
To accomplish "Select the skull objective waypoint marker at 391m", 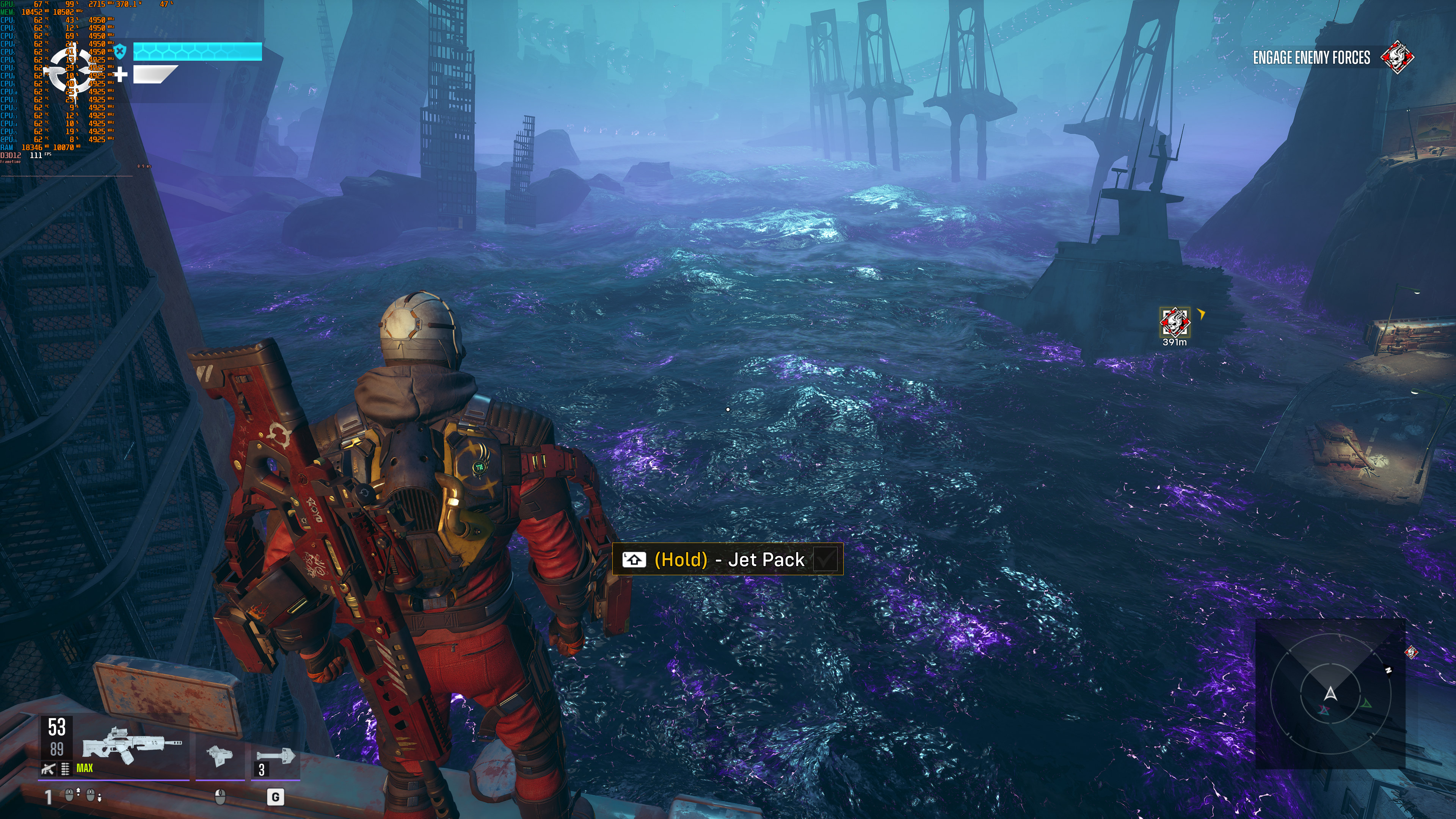I will tap(1175, 322).
